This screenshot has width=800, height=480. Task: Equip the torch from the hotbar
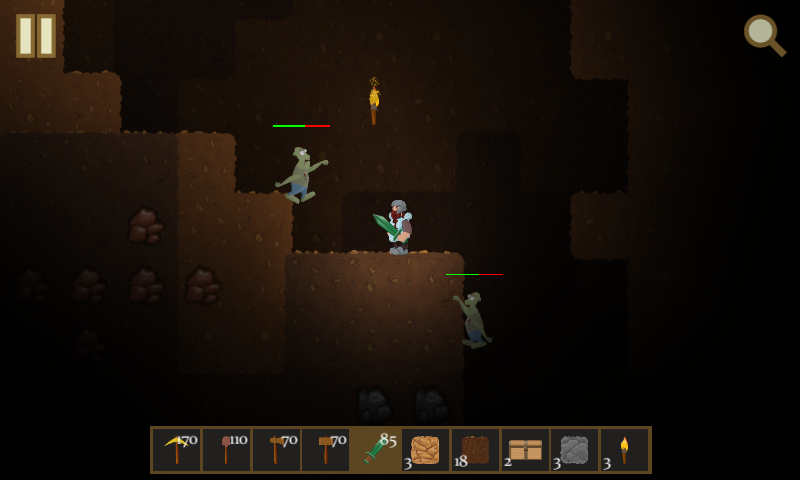pyautogui.click(x=625, y=450)
